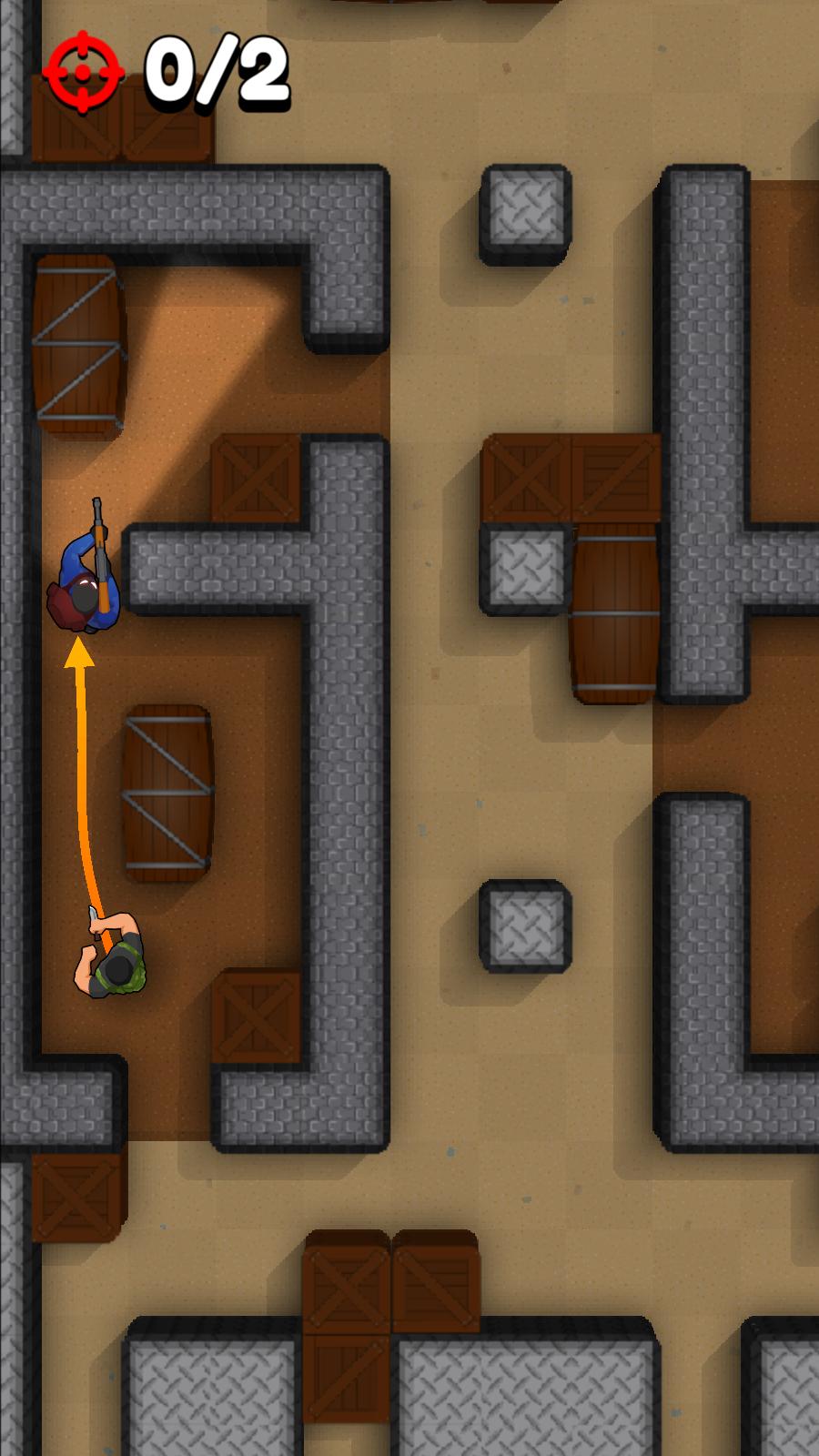This screenshot has width=819, height=1456.
Task: Tap the red crosshair target icon
Action: point(83,73)
